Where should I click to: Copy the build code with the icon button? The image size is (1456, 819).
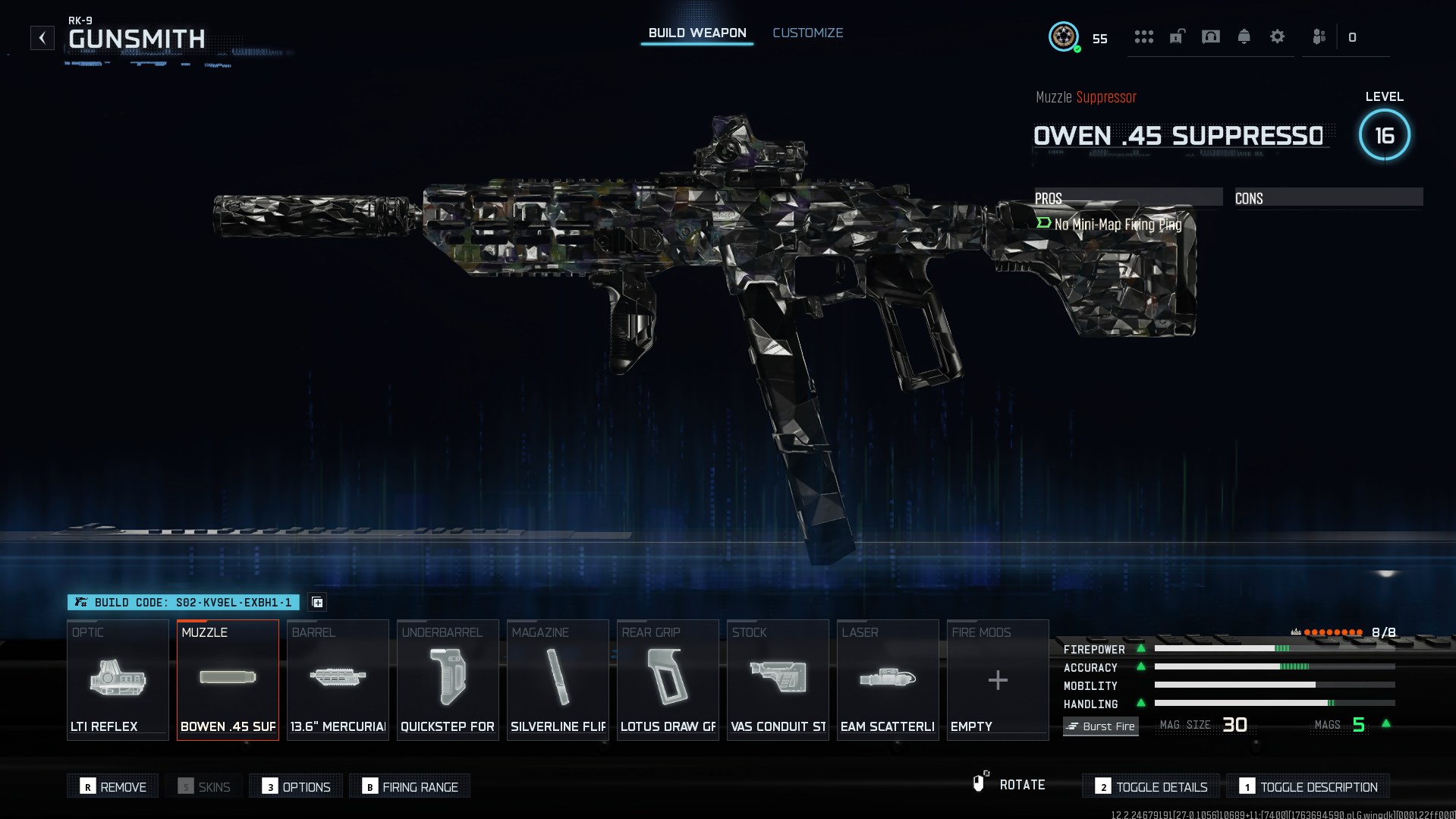(x=317, y=602)
